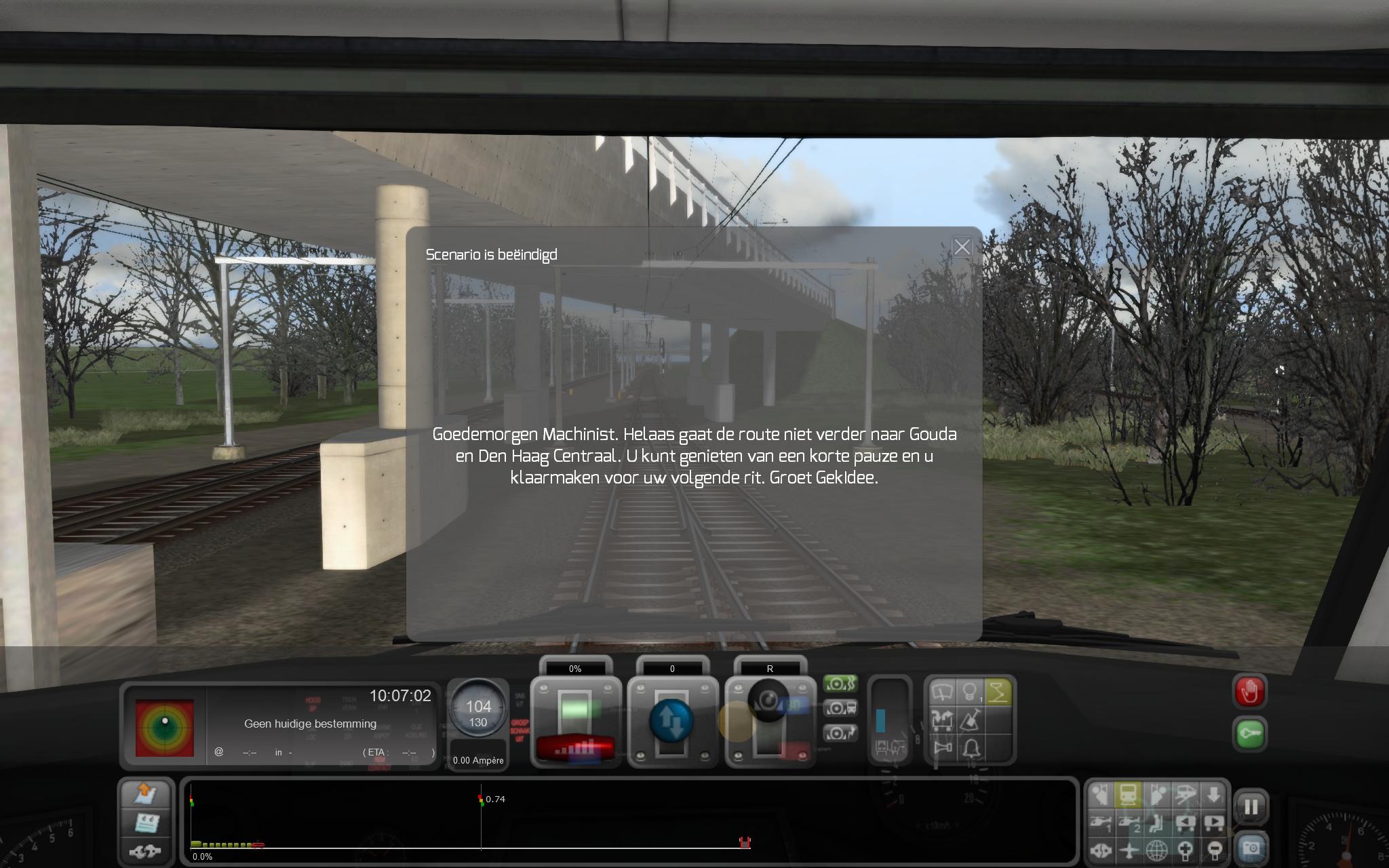Viewport: 1389px width, 868px height.
Task: Activate the sander shovel icon
Action: tap(971, 720)
